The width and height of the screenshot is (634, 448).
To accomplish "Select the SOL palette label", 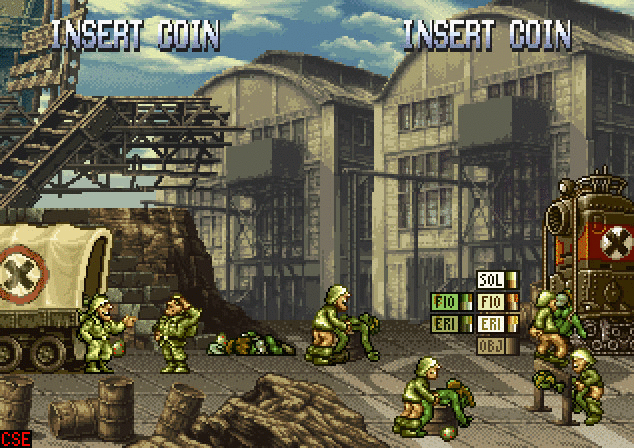I will coord(491,280).
